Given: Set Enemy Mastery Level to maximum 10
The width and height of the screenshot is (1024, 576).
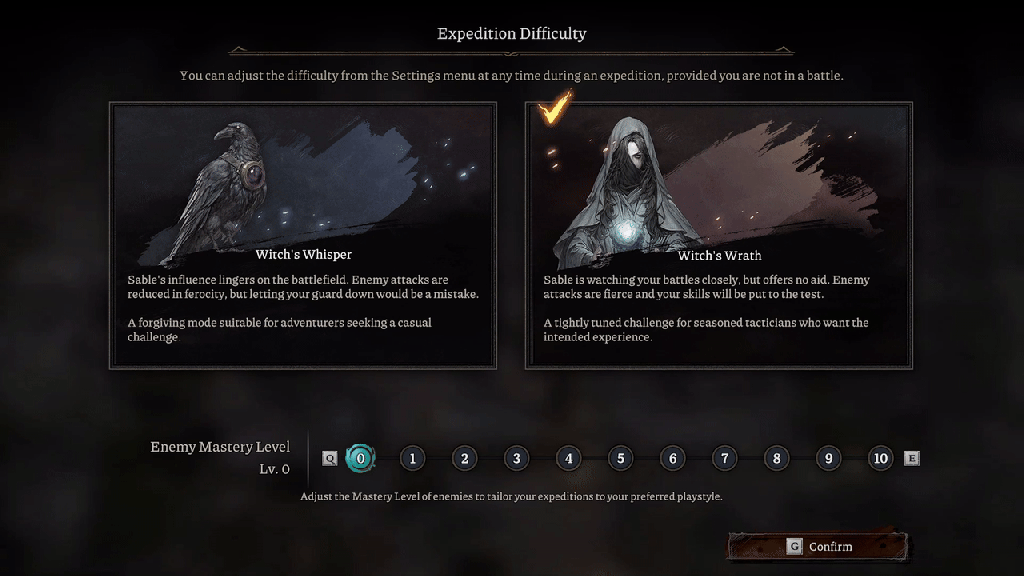Looking at the screenshot, I should point(880,459).
